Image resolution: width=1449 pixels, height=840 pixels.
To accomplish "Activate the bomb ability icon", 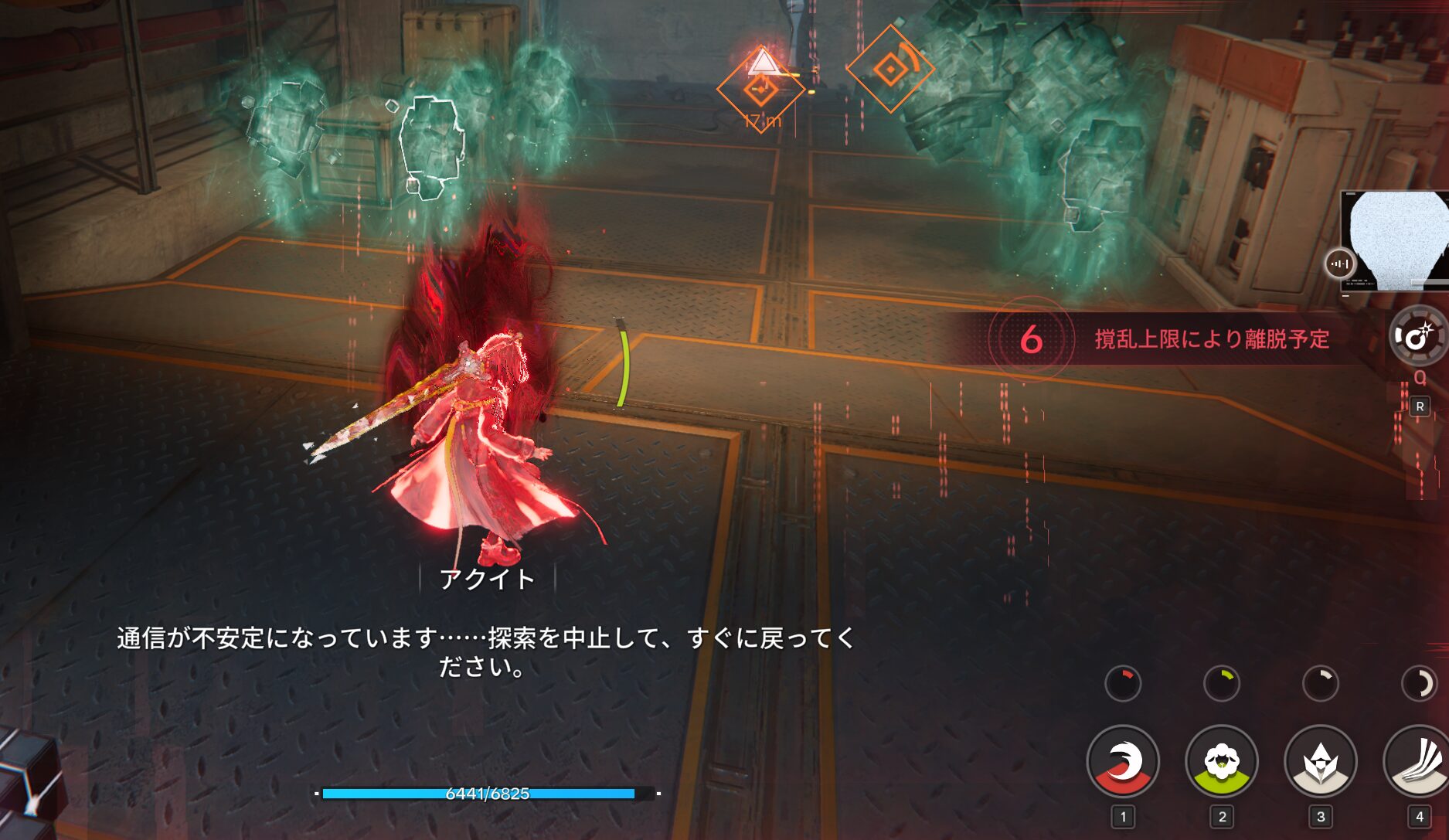I will coord(1417,336).
